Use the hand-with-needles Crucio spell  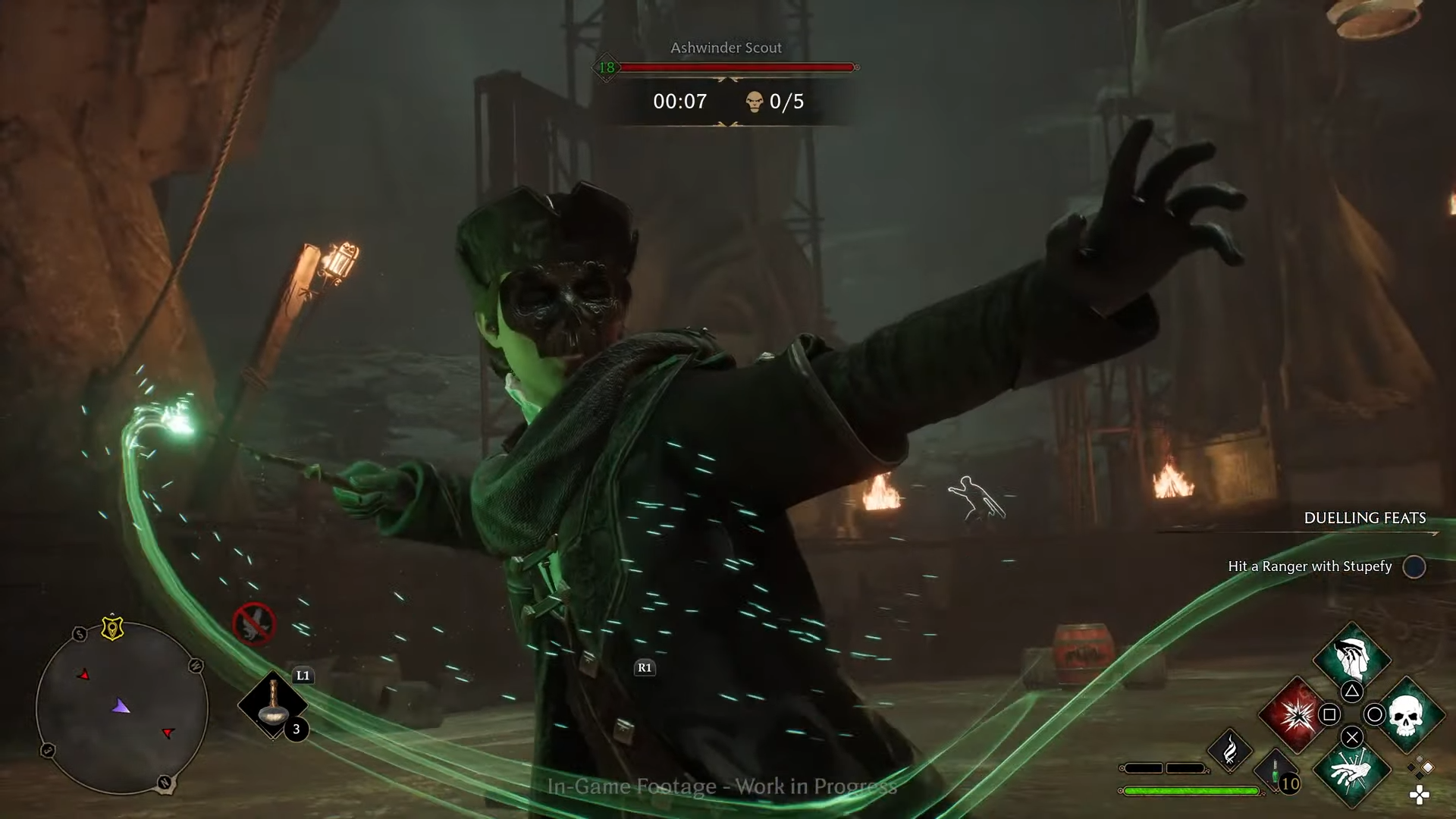[1352, 772]
